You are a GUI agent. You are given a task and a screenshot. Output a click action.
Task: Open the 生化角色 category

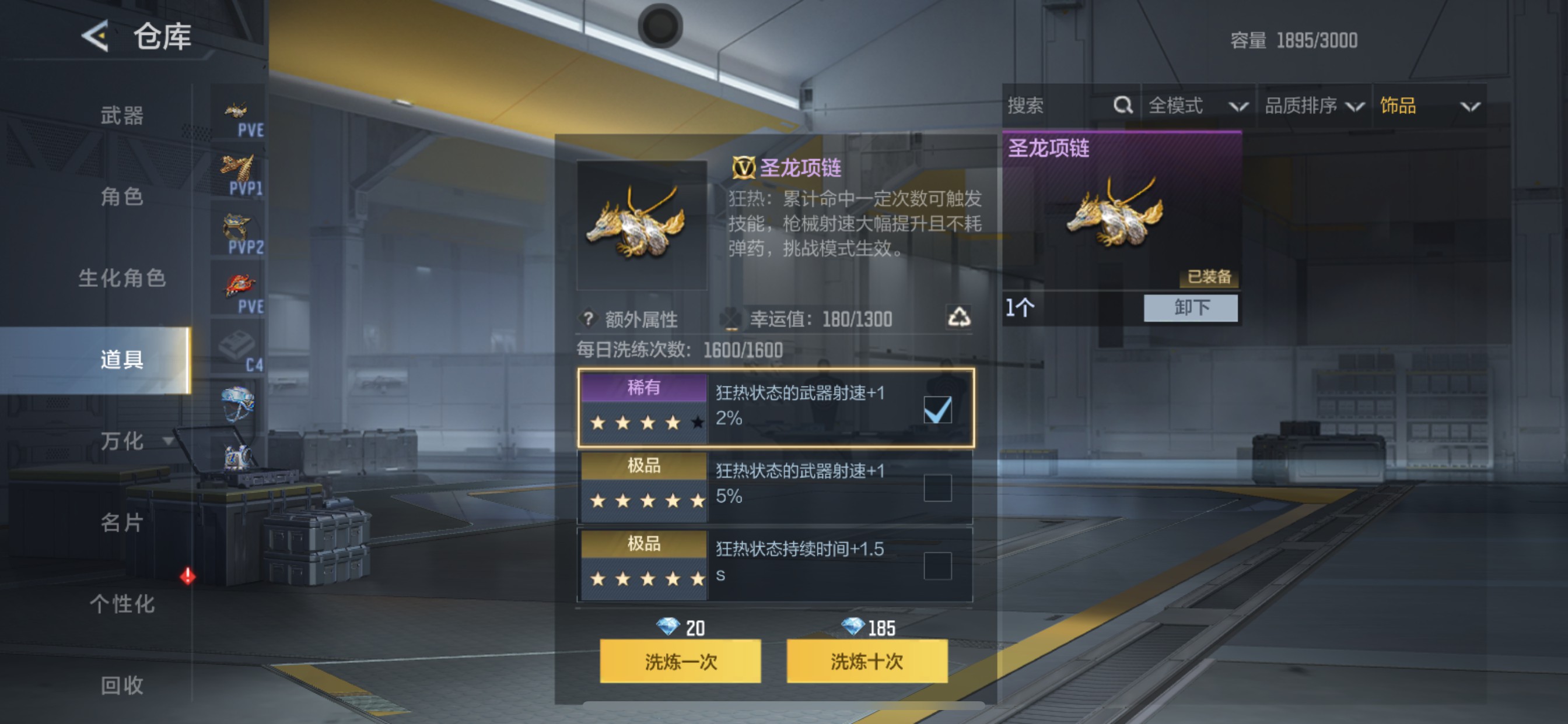tap(122, 279)
